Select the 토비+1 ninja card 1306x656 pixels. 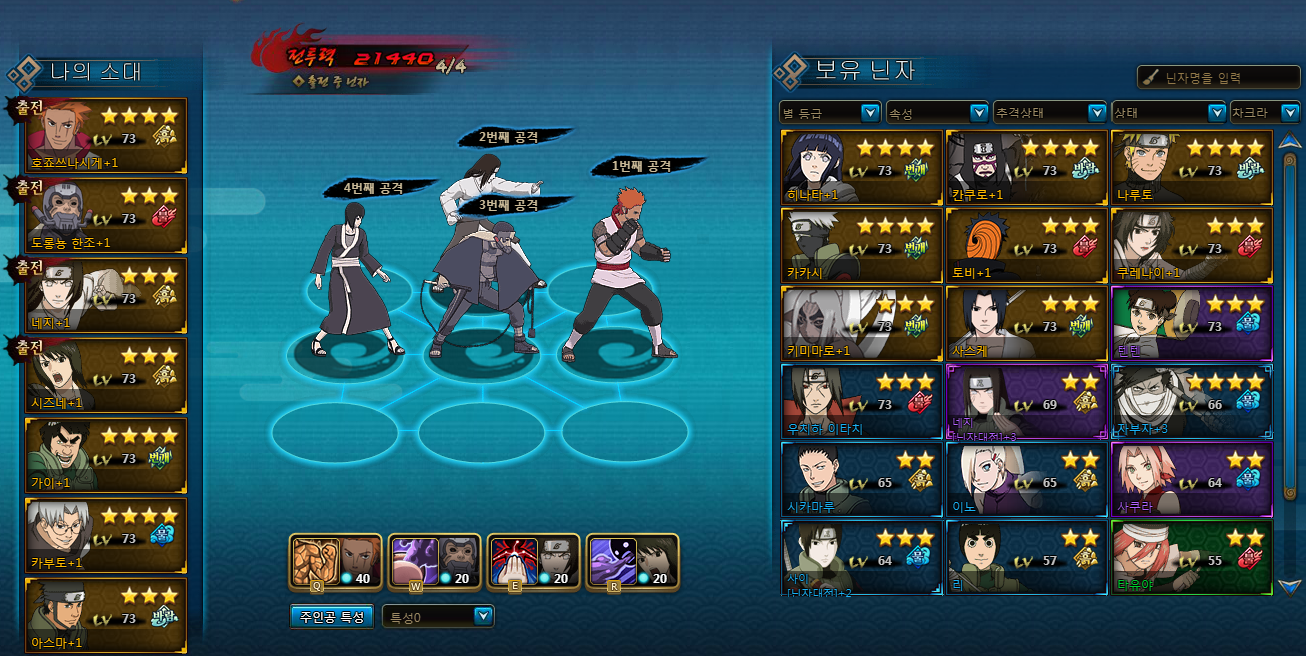click(x=1026, y=244)
